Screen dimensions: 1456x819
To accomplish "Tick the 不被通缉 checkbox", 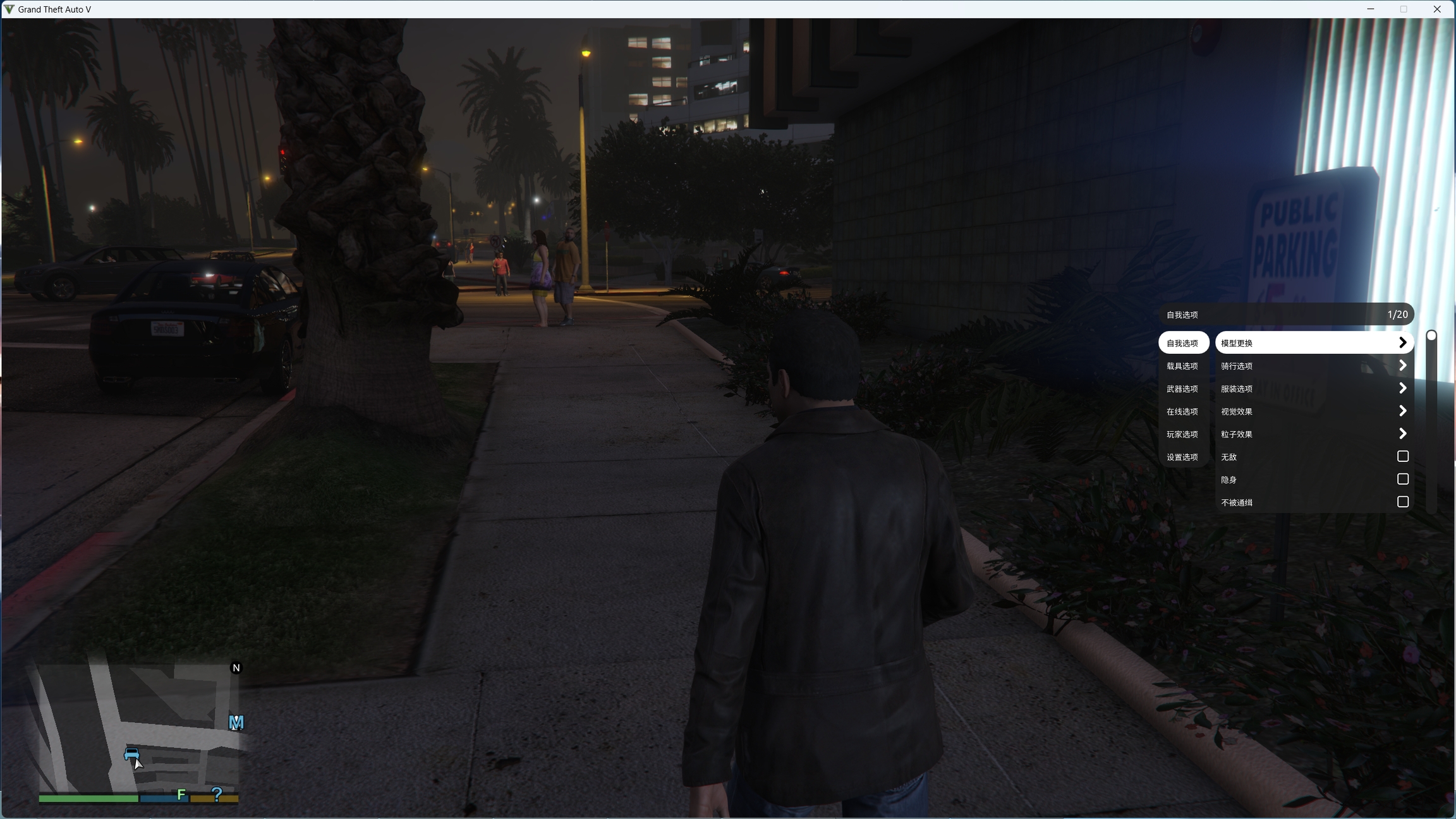I will [1402, 502].
